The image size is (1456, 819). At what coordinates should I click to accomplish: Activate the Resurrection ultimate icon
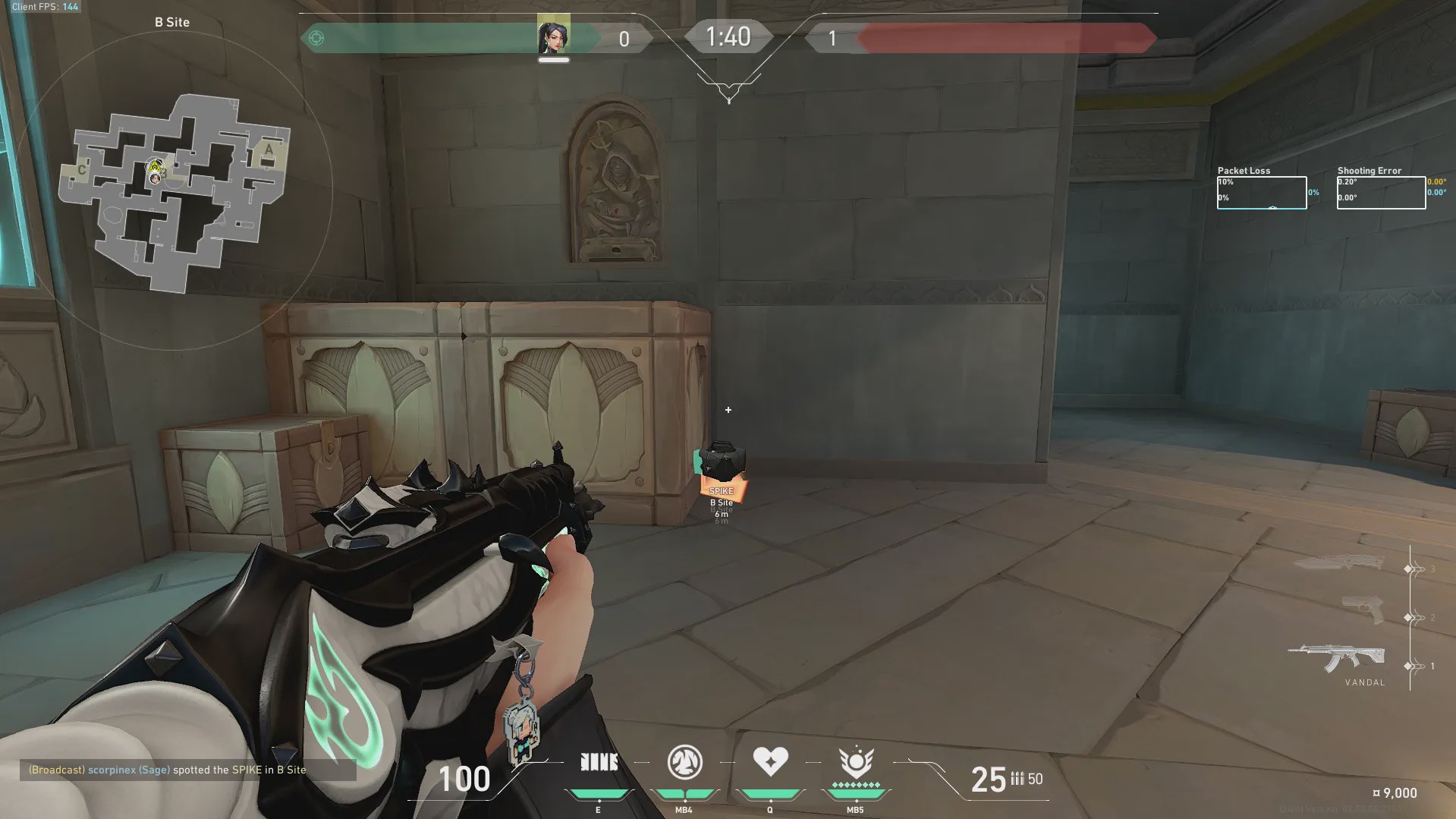[x=856, y=762]
